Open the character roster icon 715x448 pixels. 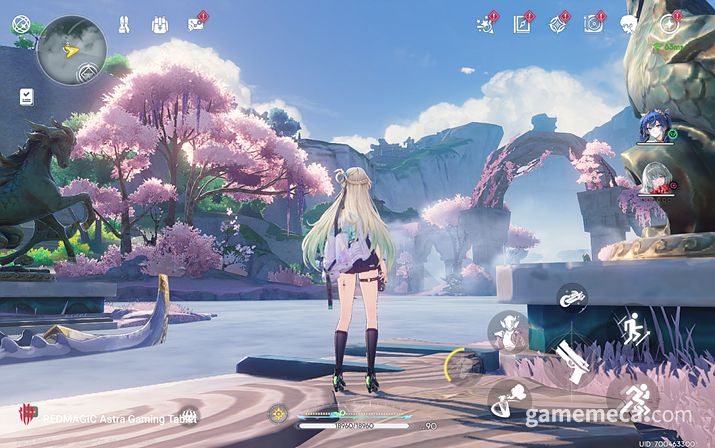pyautogui.click(x=124, y=24)
